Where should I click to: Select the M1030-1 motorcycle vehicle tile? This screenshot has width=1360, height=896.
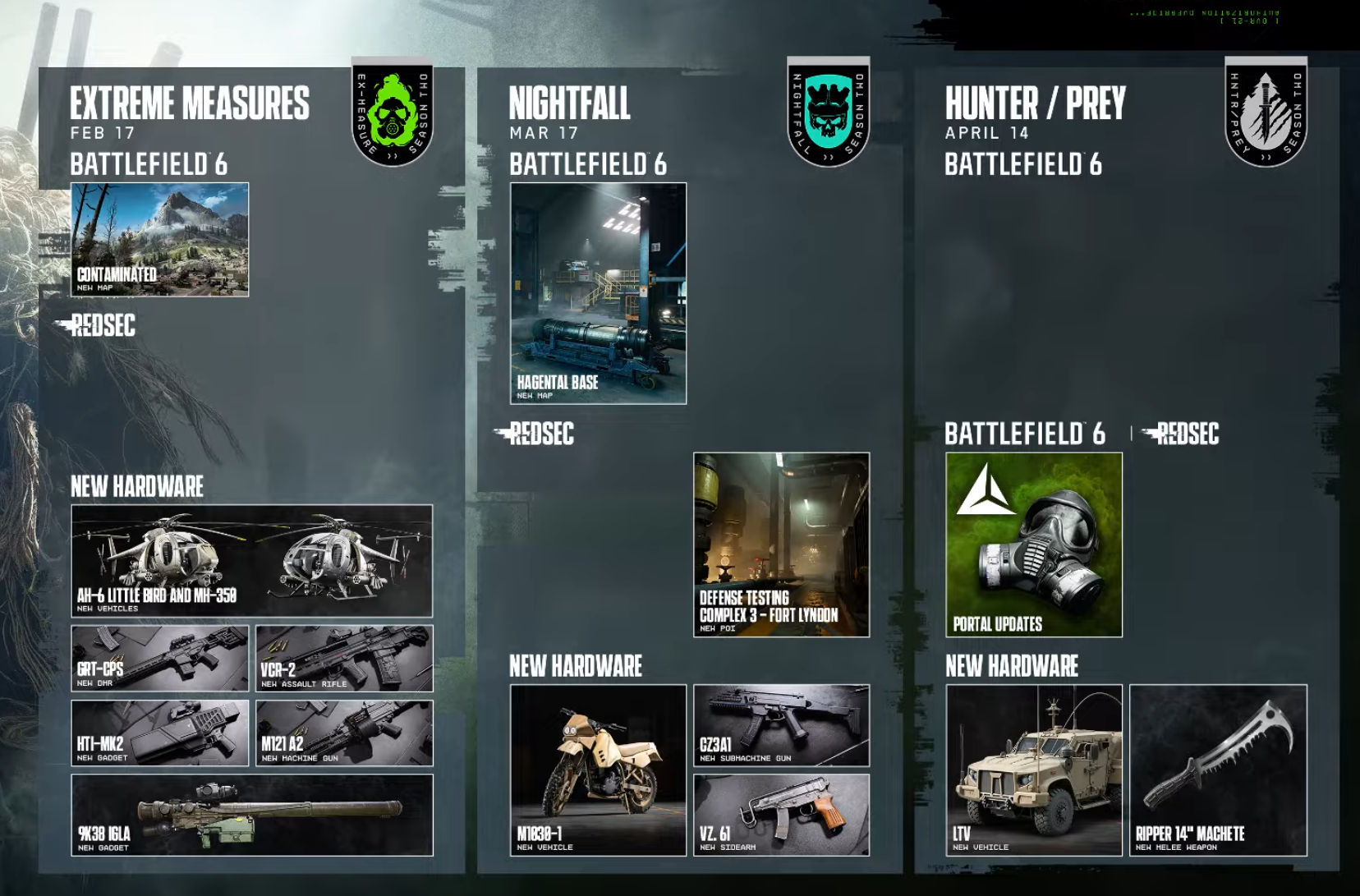598,770
